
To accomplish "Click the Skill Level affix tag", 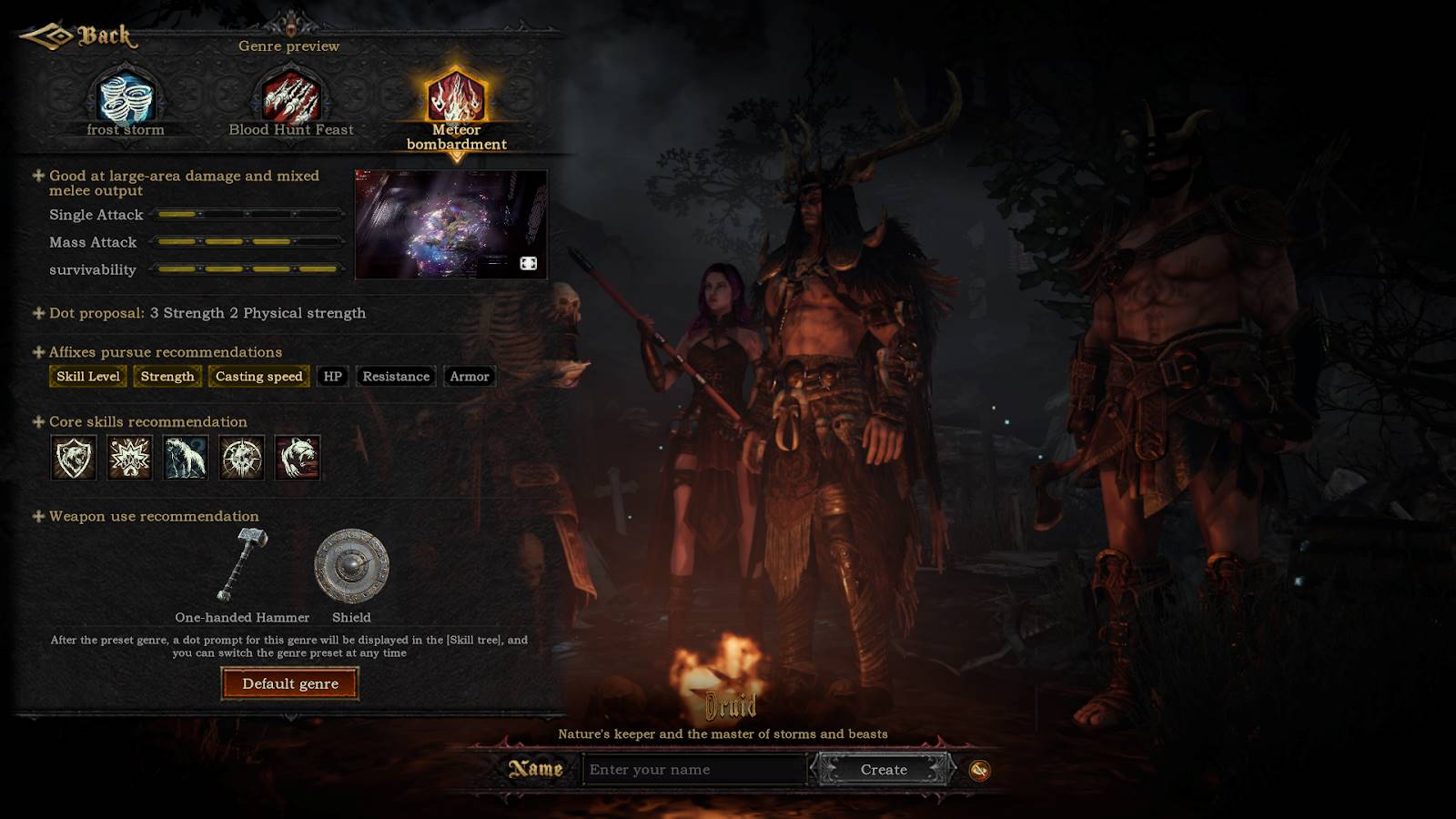I will click(88, 377).
